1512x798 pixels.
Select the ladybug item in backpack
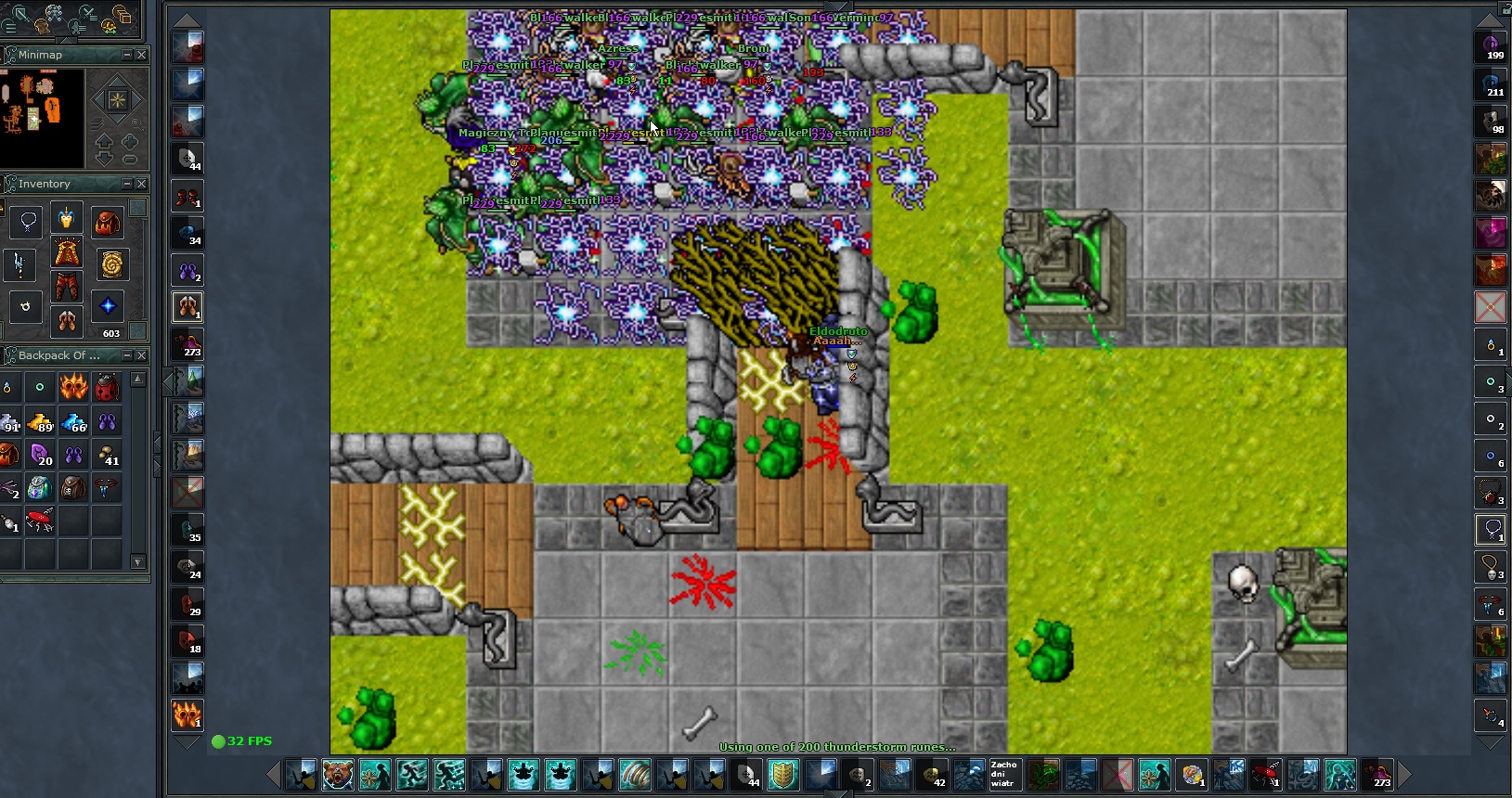pyautogui.click(x=108, y=387)
